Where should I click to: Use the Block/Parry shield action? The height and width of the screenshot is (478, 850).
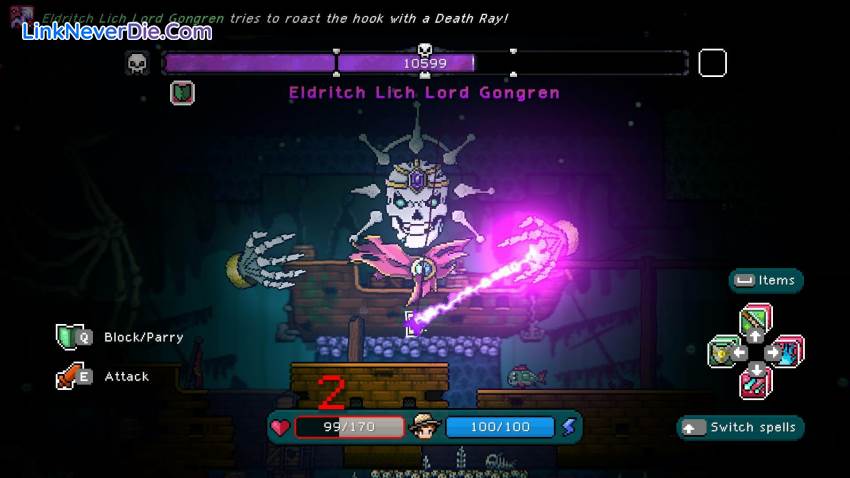[70, 337]
